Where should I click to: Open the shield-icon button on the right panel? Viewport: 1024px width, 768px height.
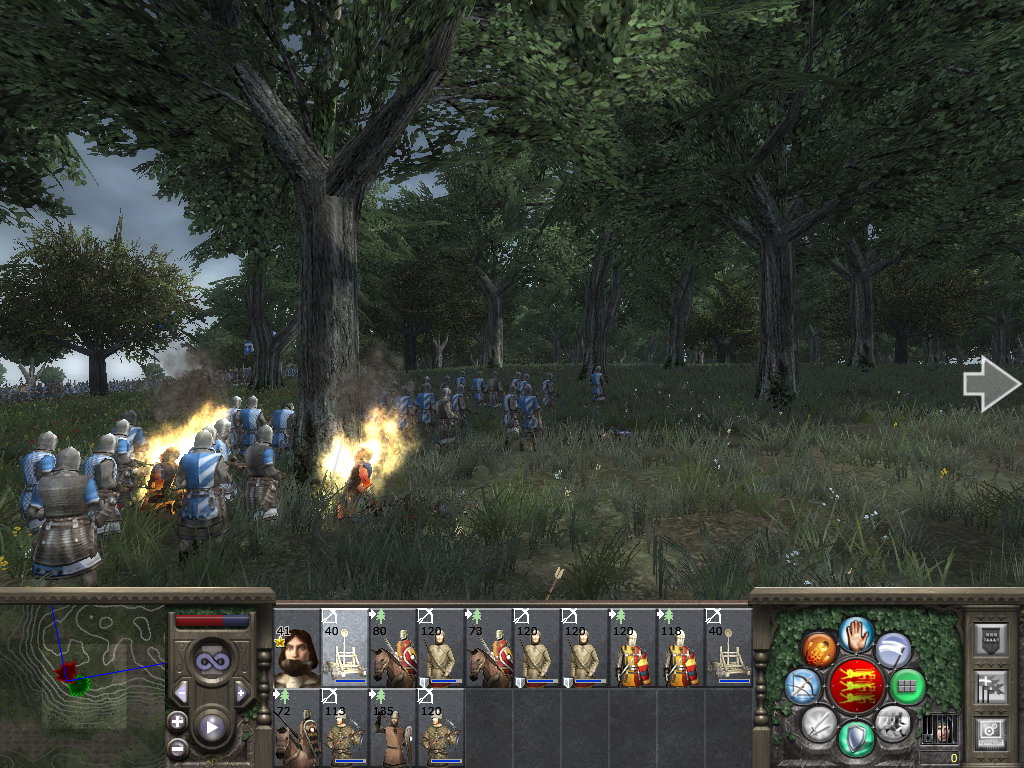(991, 640)
